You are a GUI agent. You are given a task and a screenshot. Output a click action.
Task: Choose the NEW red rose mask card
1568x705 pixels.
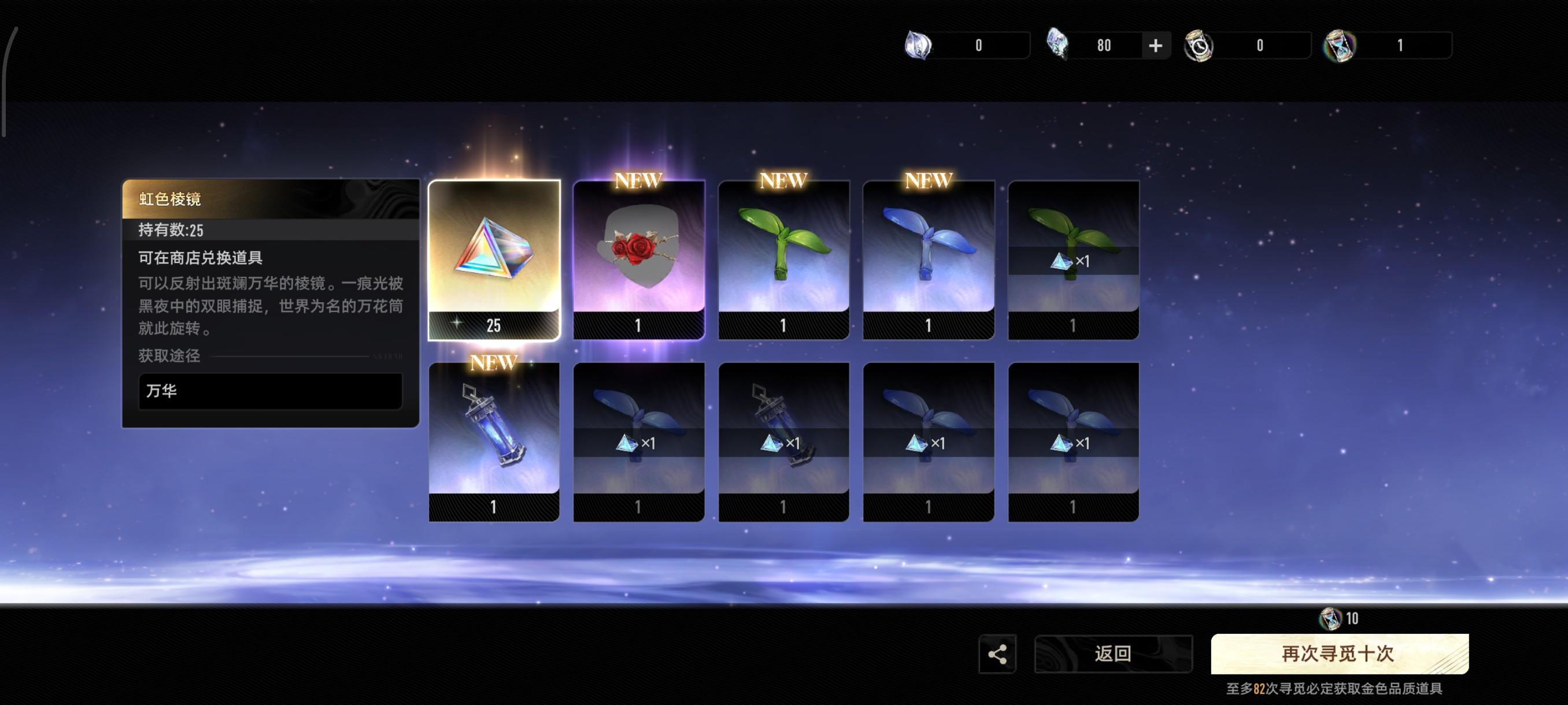click(x=638, y=259)
